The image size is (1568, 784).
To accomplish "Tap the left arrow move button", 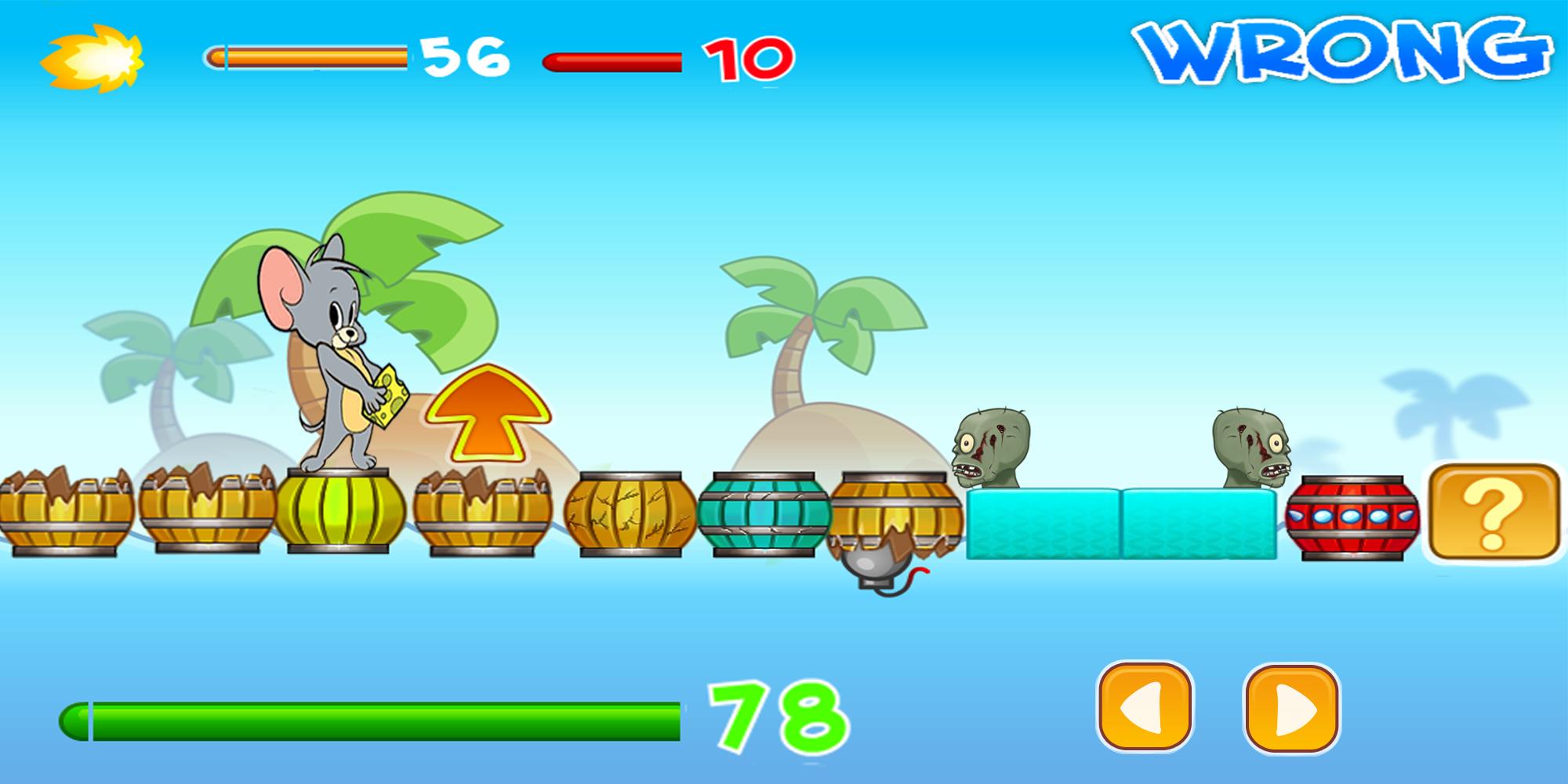I will point(1145,707).
